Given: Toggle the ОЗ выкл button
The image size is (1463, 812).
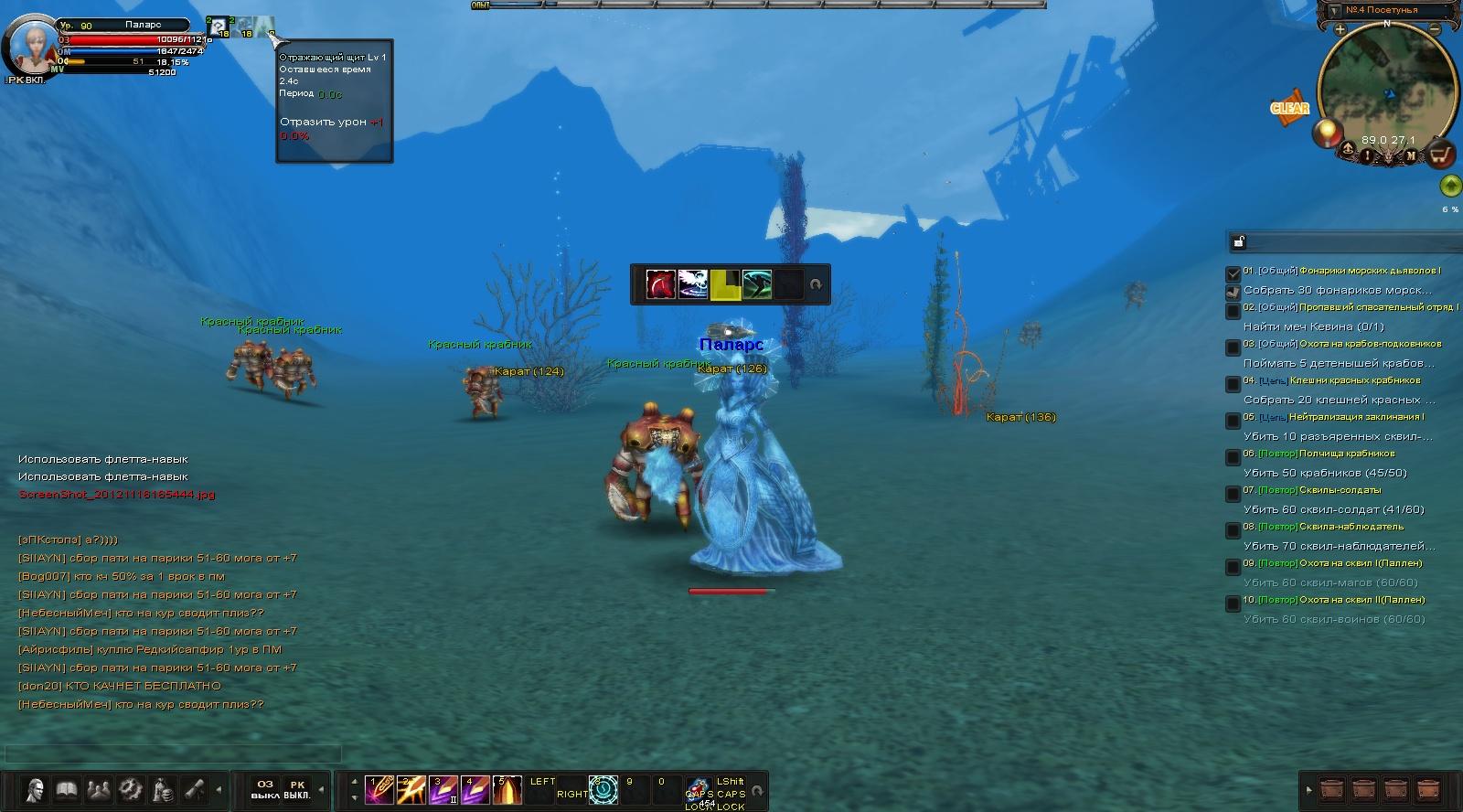Looking at the screenshot, I should (265, 789).
